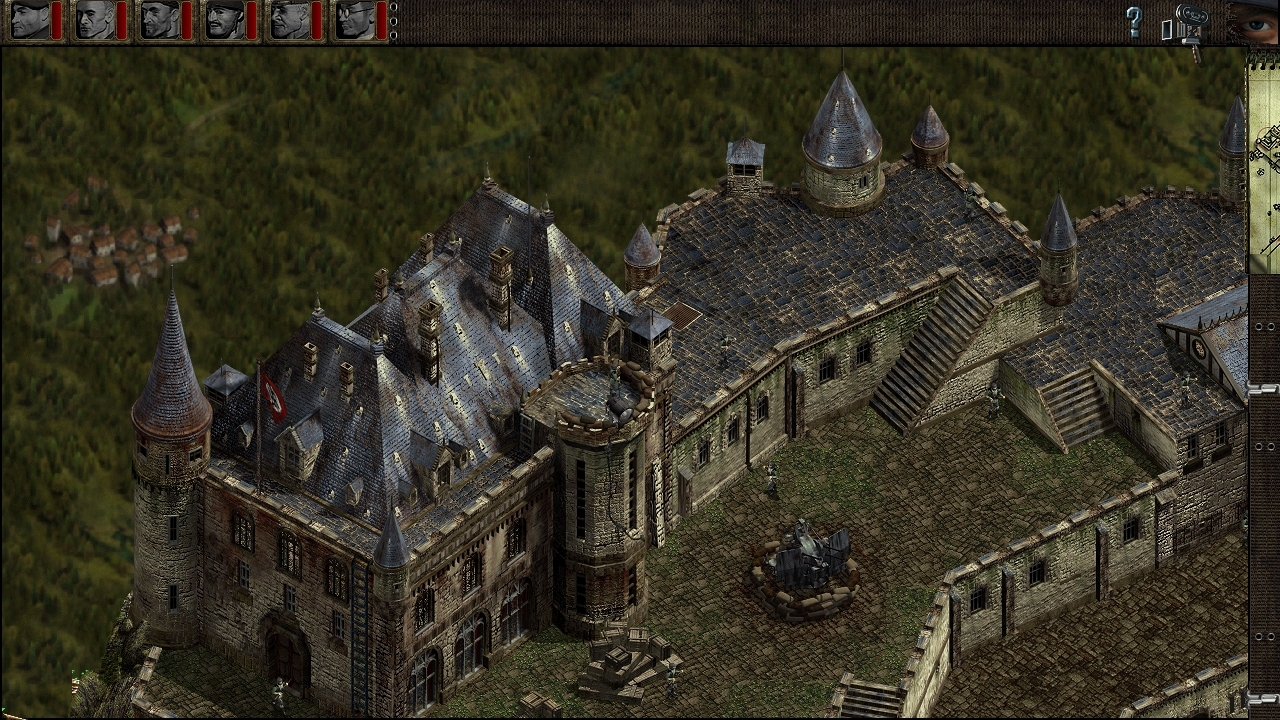The width and height of the screenshot is (1280, 720).
Task: Click the Green Beret's red health bar
Action: click(x=56, y=22)
